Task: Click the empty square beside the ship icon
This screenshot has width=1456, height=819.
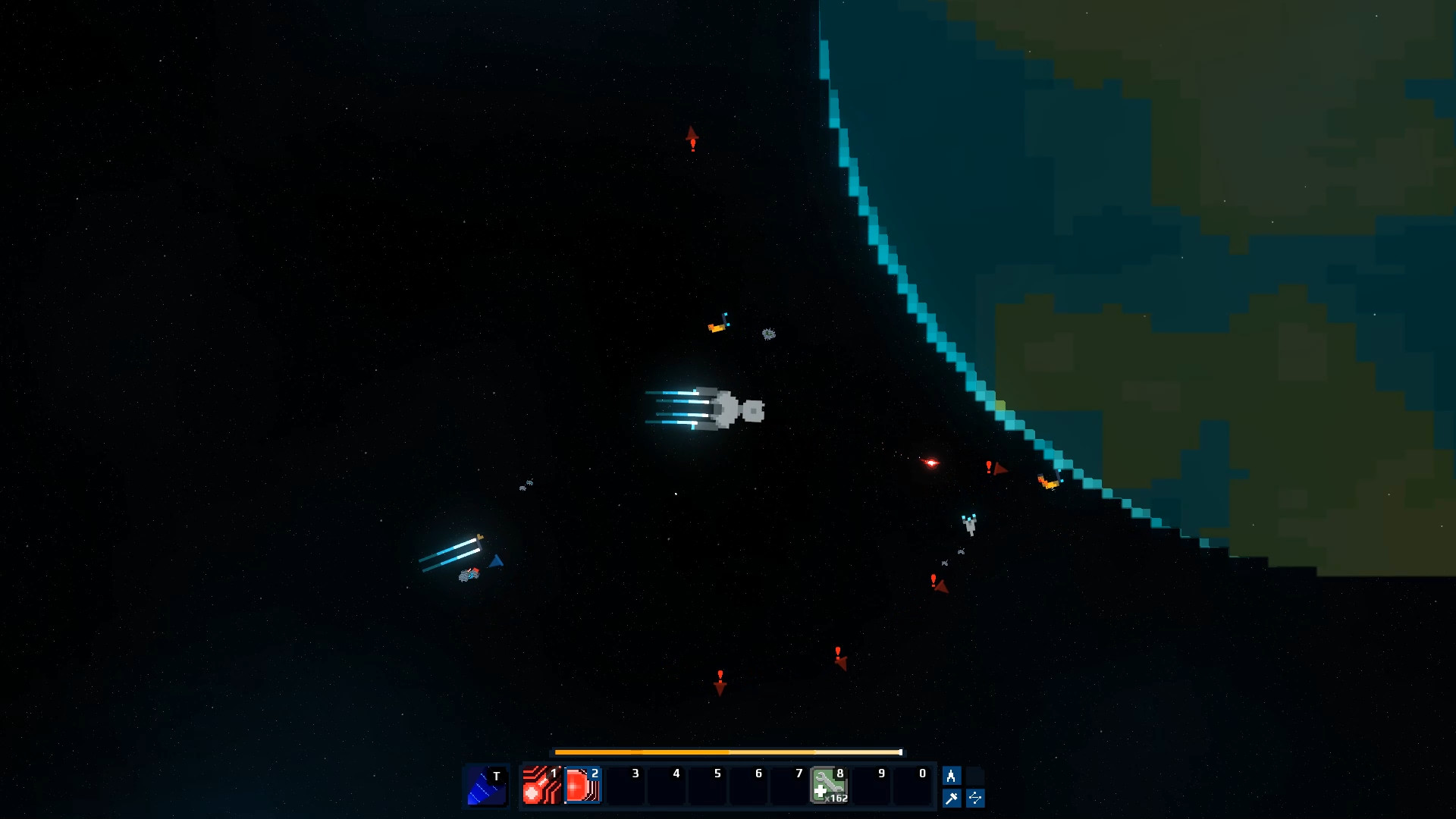Action: pyautogui.click(x=976, y=776)
